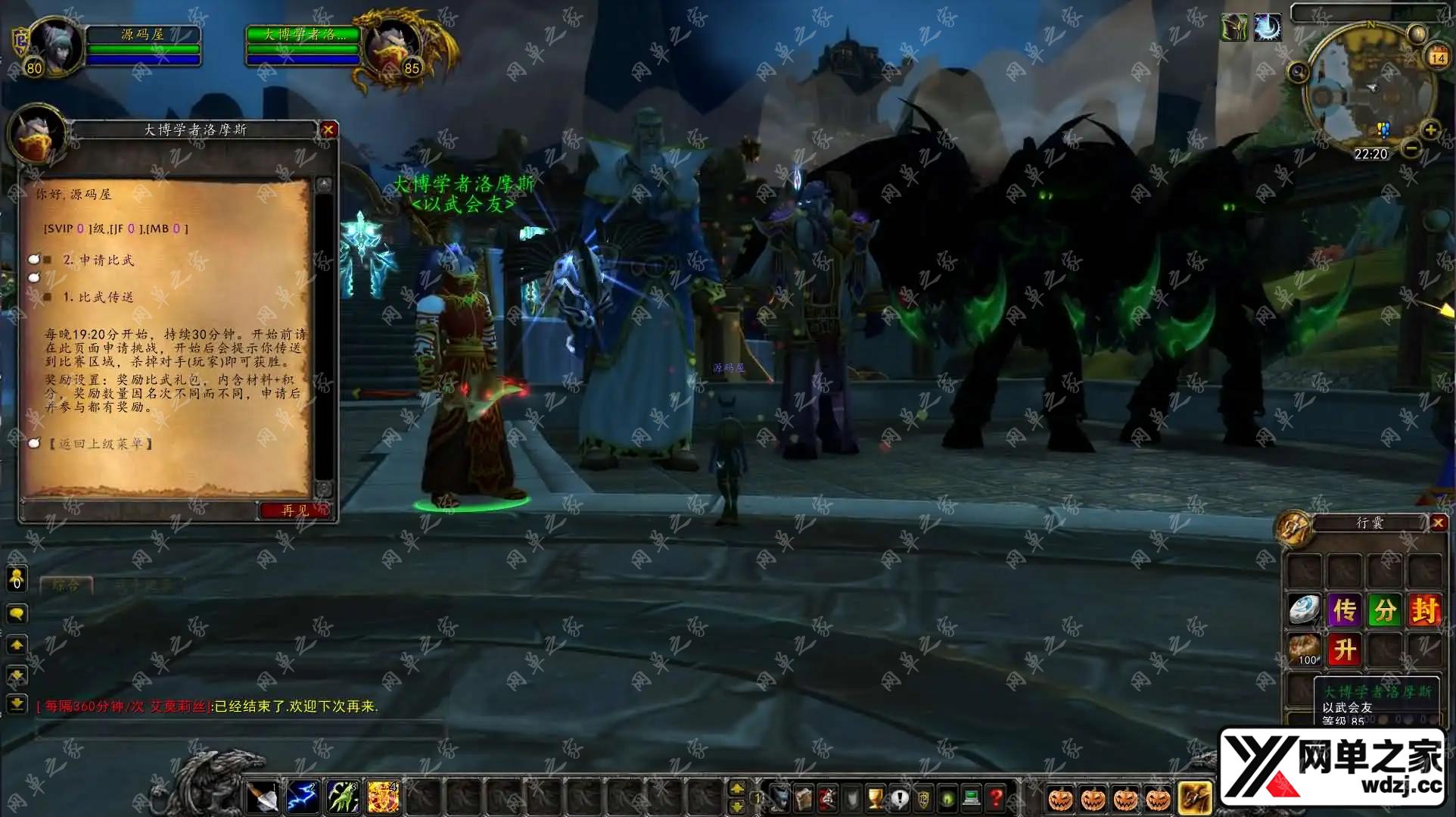
Task: Use the green 分 bag item
Action: [1384, 610]
